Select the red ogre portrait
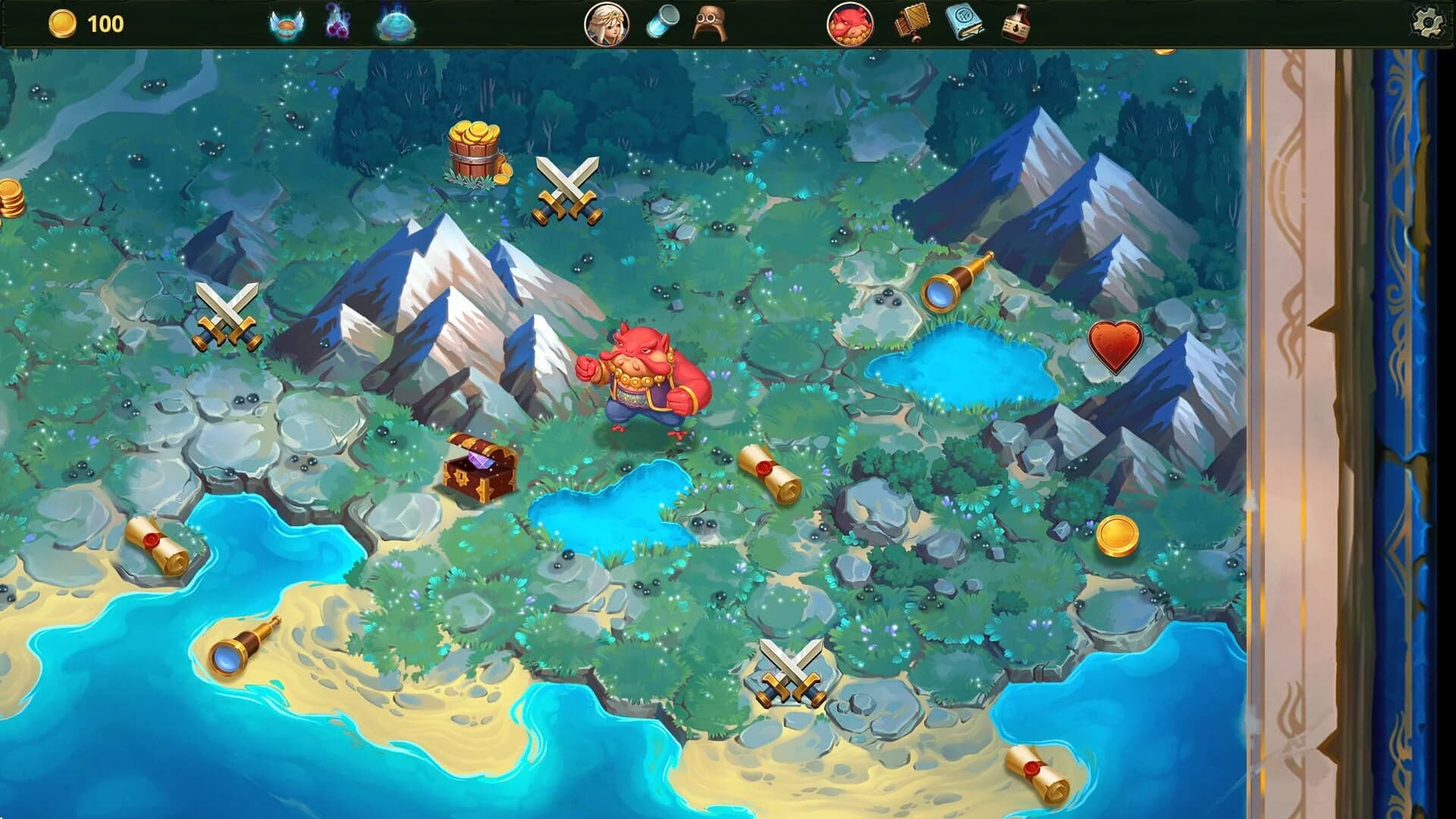 [851, 24]
